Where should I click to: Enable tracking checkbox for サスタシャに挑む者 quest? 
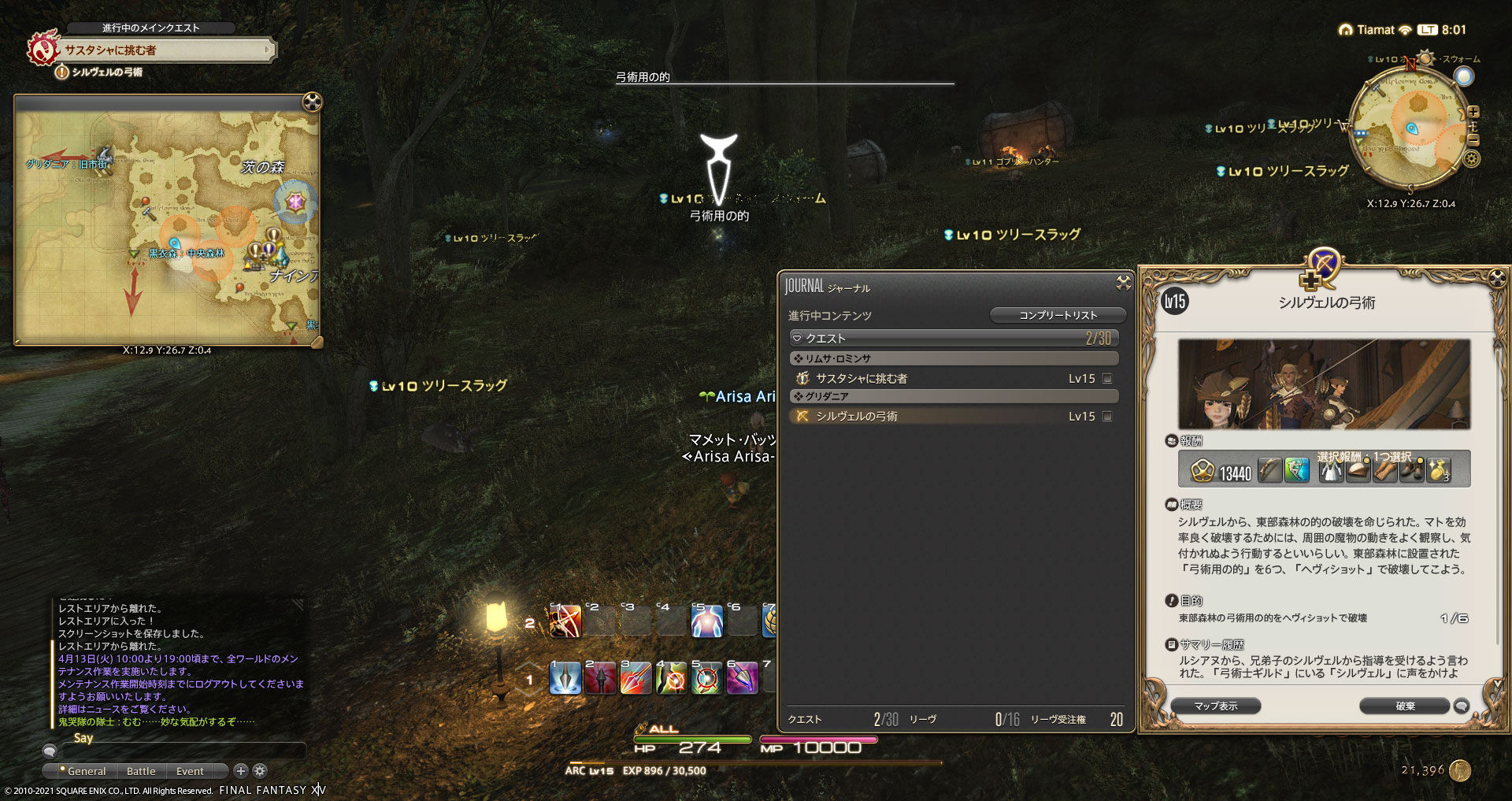click(x=1107, y=378)
